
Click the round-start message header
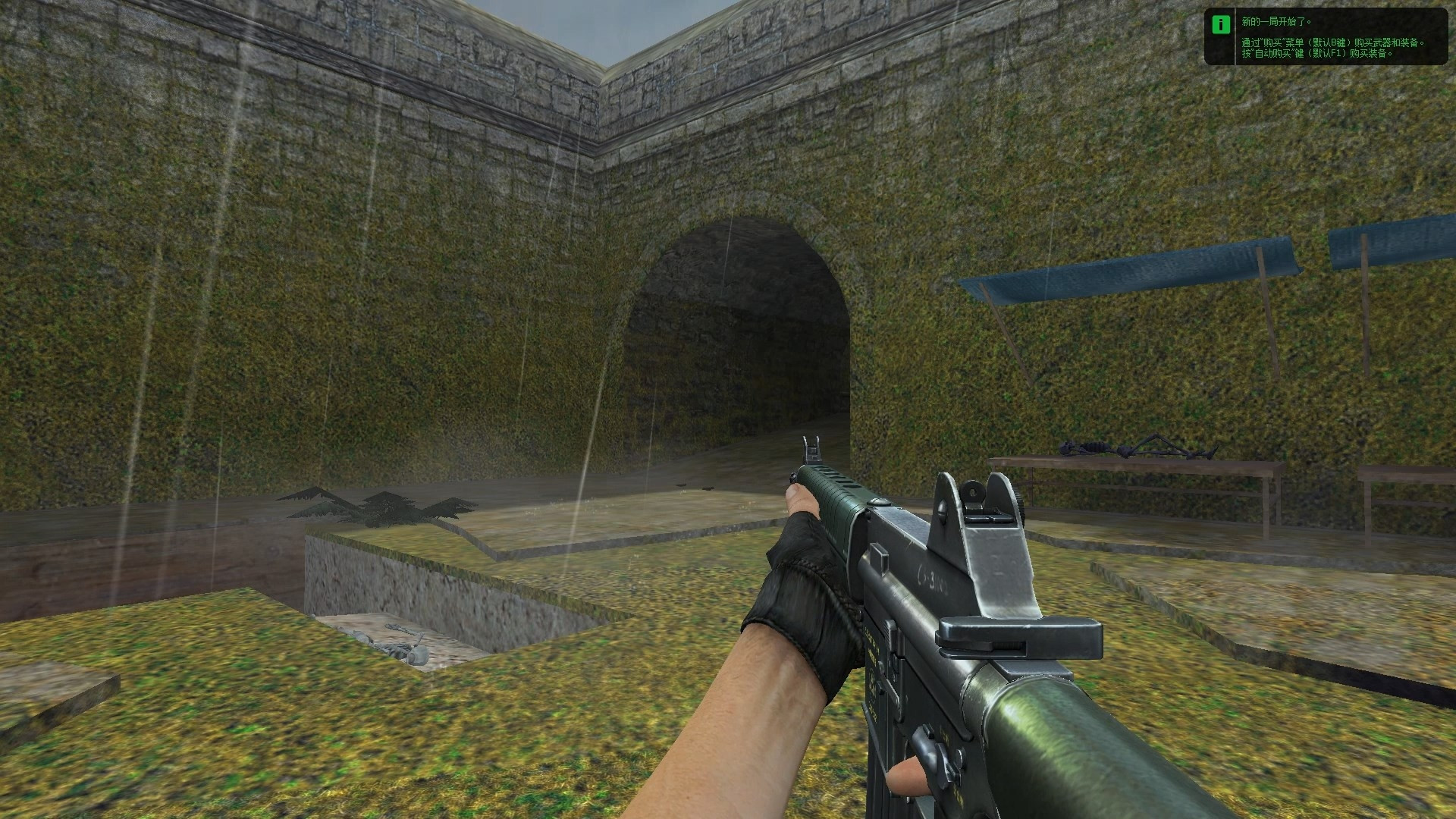[x=1274, y=23]
